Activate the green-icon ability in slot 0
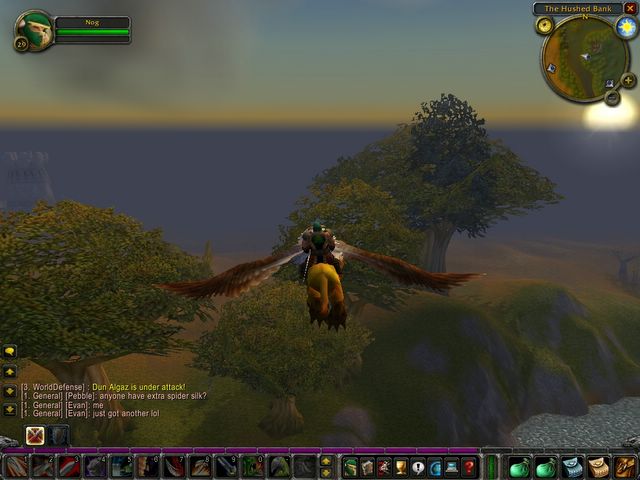 (x=252, y=466)
